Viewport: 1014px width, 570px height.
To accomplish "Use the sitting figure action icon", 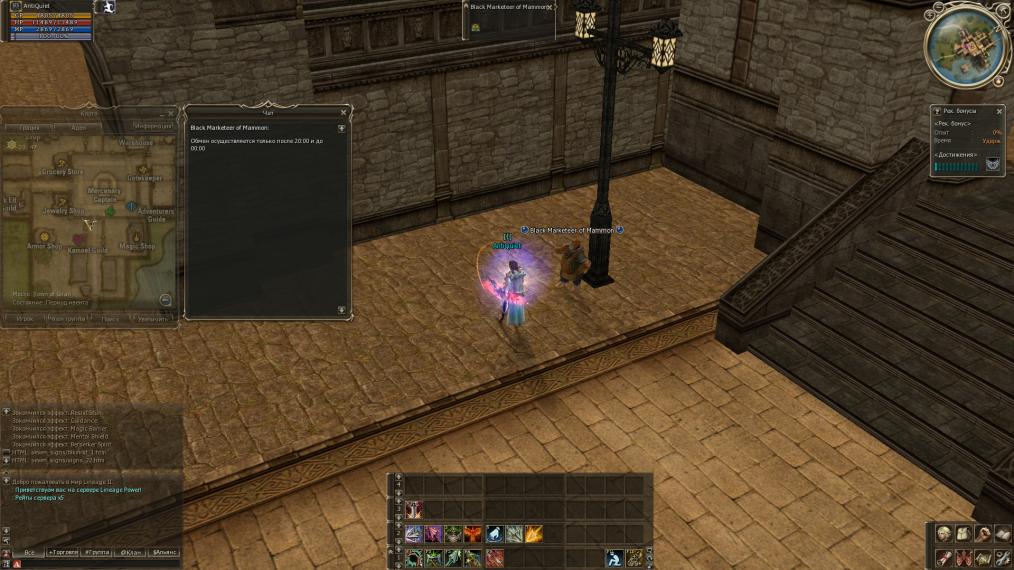I will (617, 557).
